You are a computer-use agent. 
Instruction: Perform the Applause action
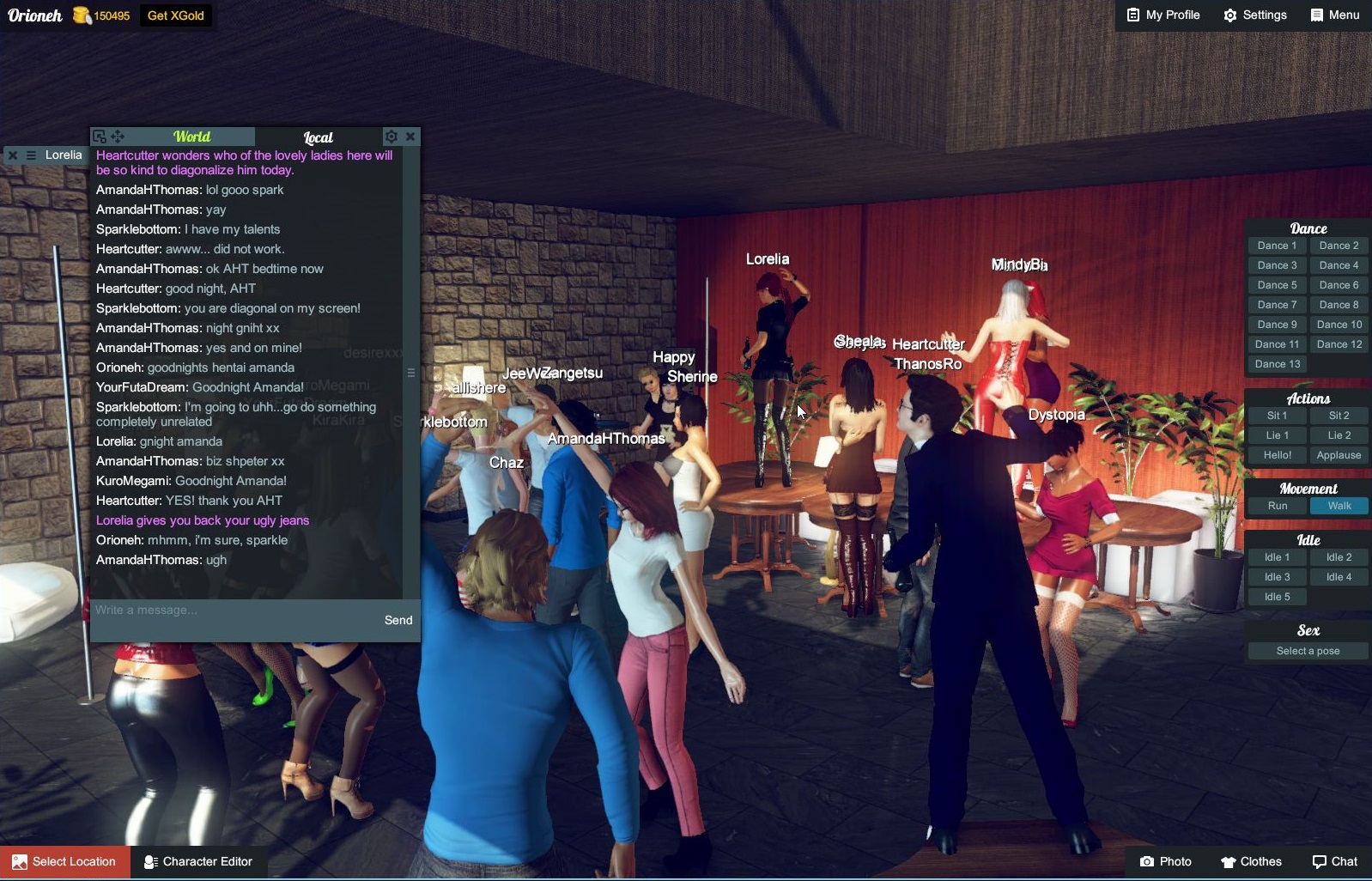(1339, 455)
